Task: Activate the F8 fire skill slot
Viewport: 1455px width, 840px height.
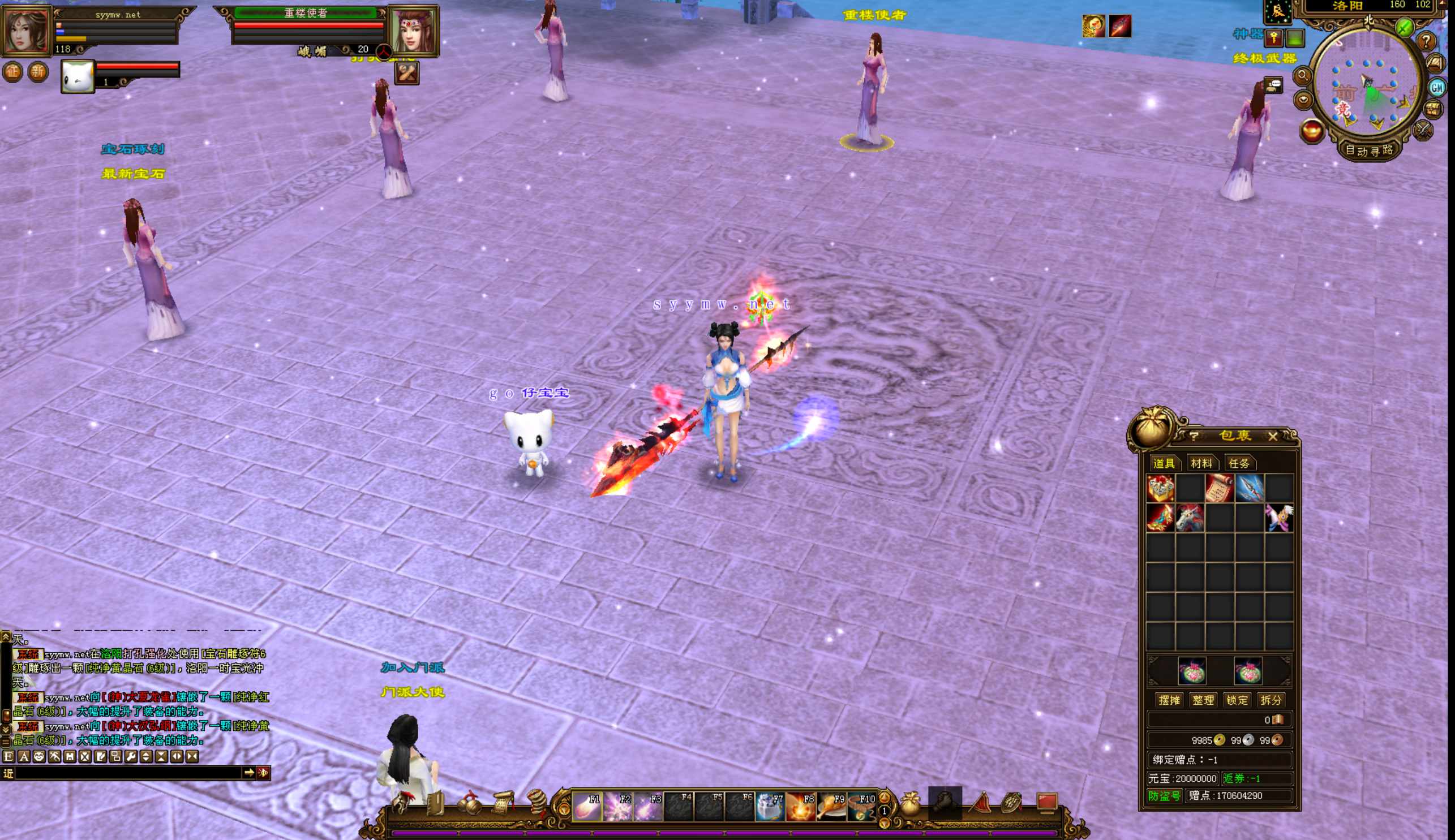Action: point(801,806)
